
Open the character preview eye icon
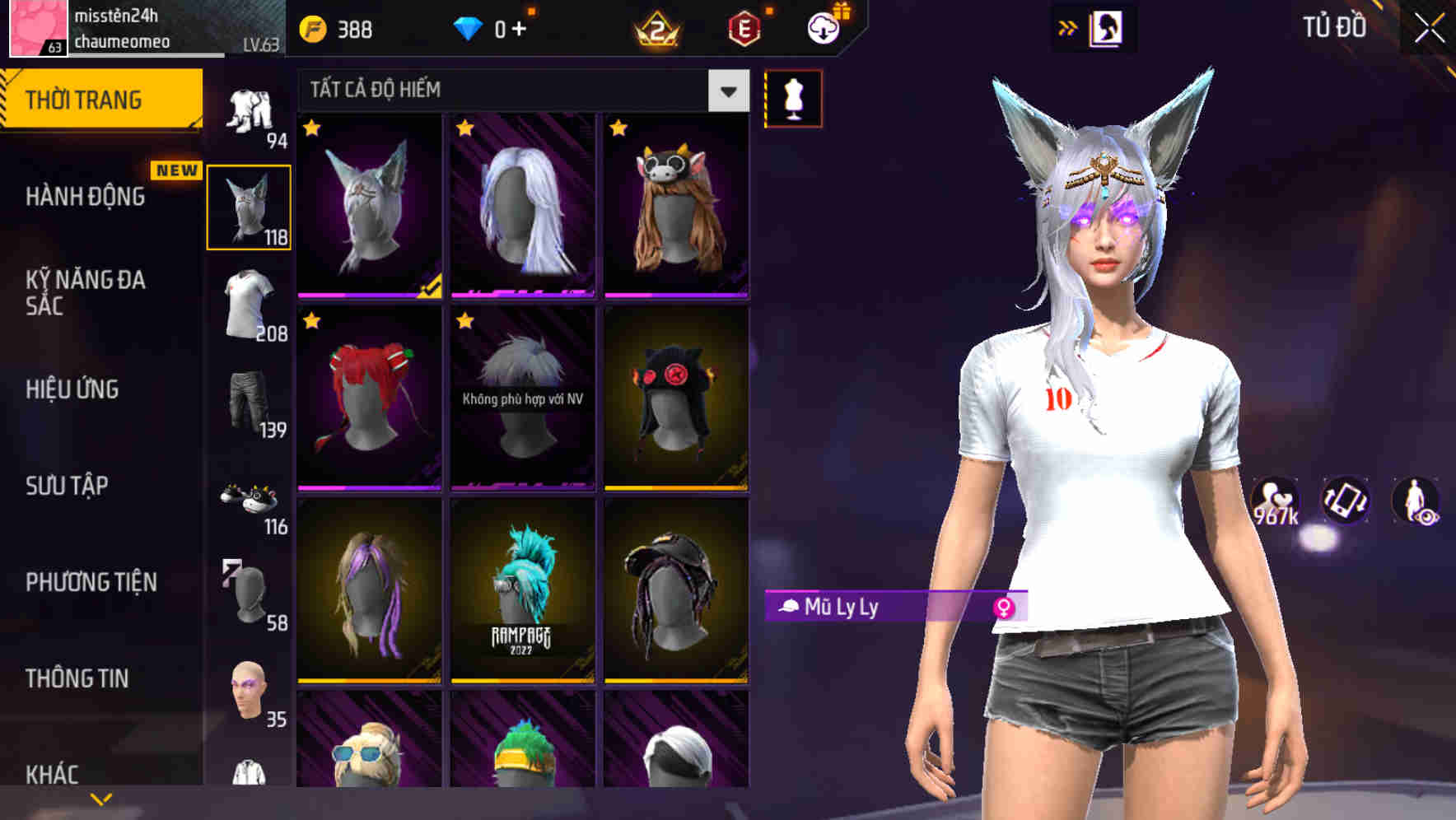pos(1417,501)
